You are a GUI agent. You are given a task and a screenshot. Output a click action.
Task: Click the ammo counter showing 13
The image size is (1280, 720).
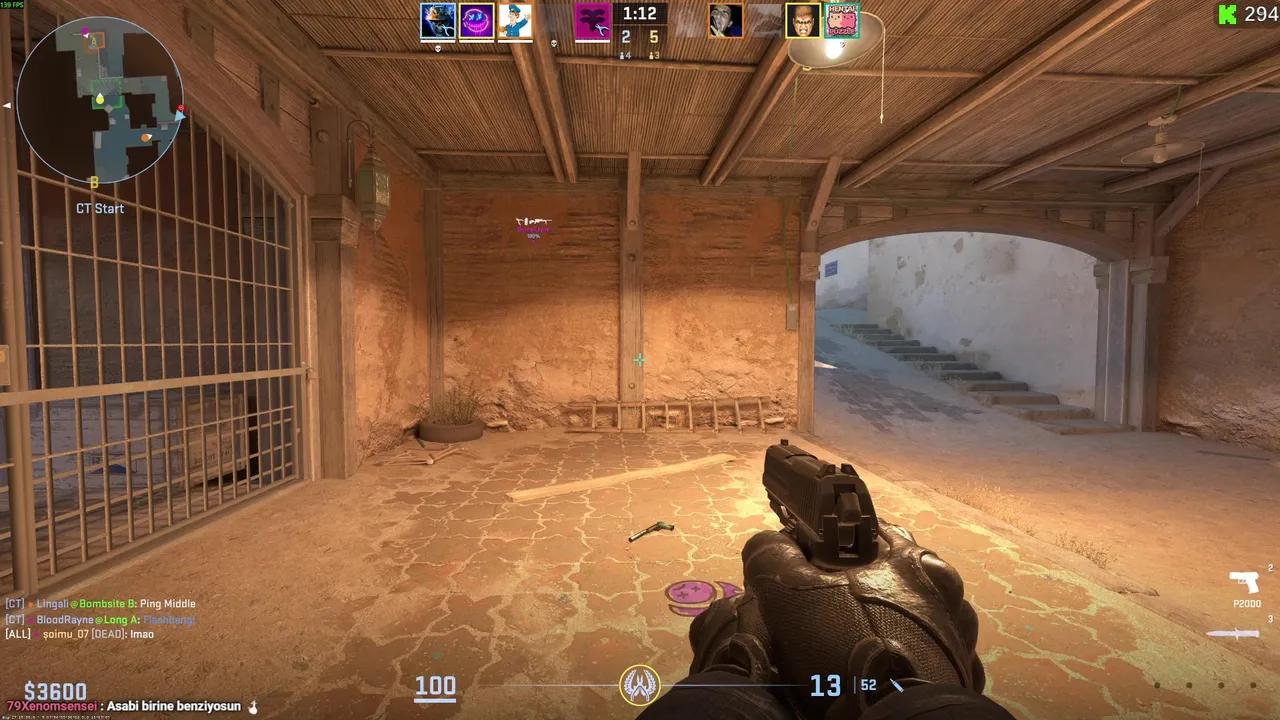826,686
